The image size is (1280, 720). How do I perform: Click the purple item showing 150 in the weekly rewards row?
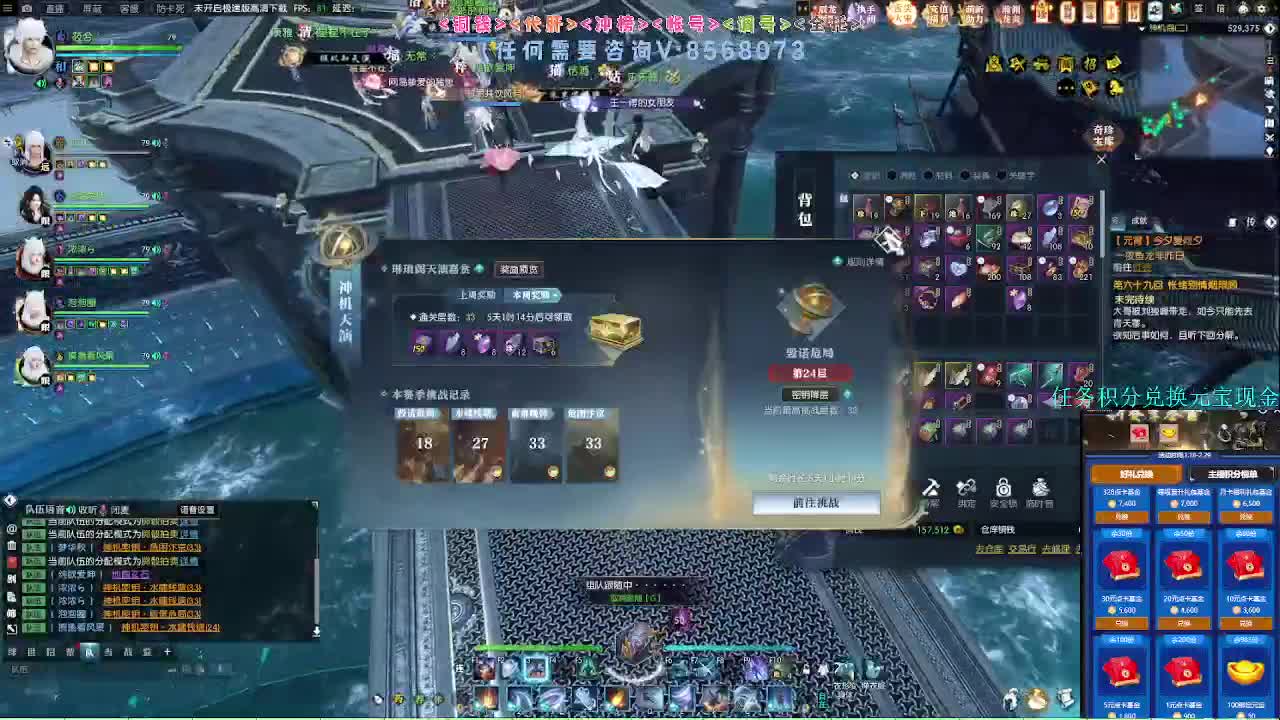[x=420, y=347]
